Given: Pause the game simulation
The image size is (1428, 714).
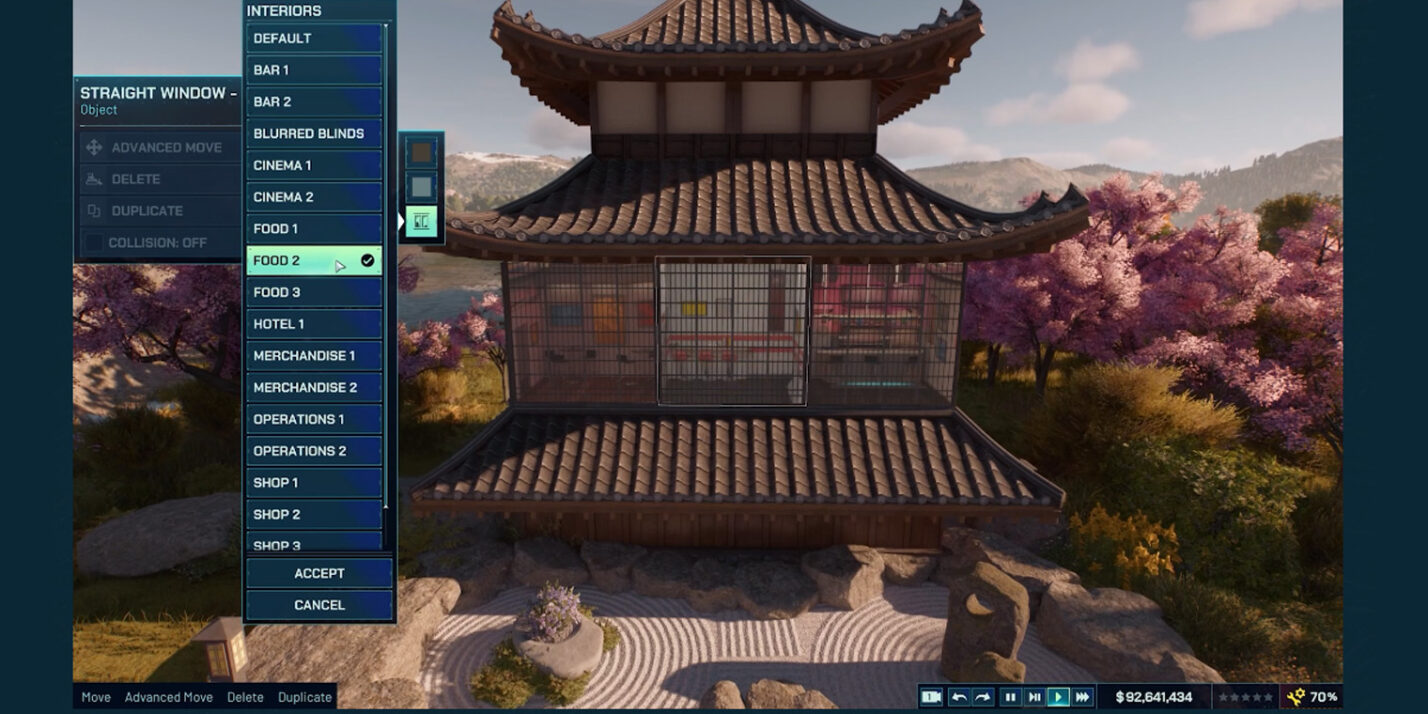Looking at the screenshot, I should point(1010,697).
